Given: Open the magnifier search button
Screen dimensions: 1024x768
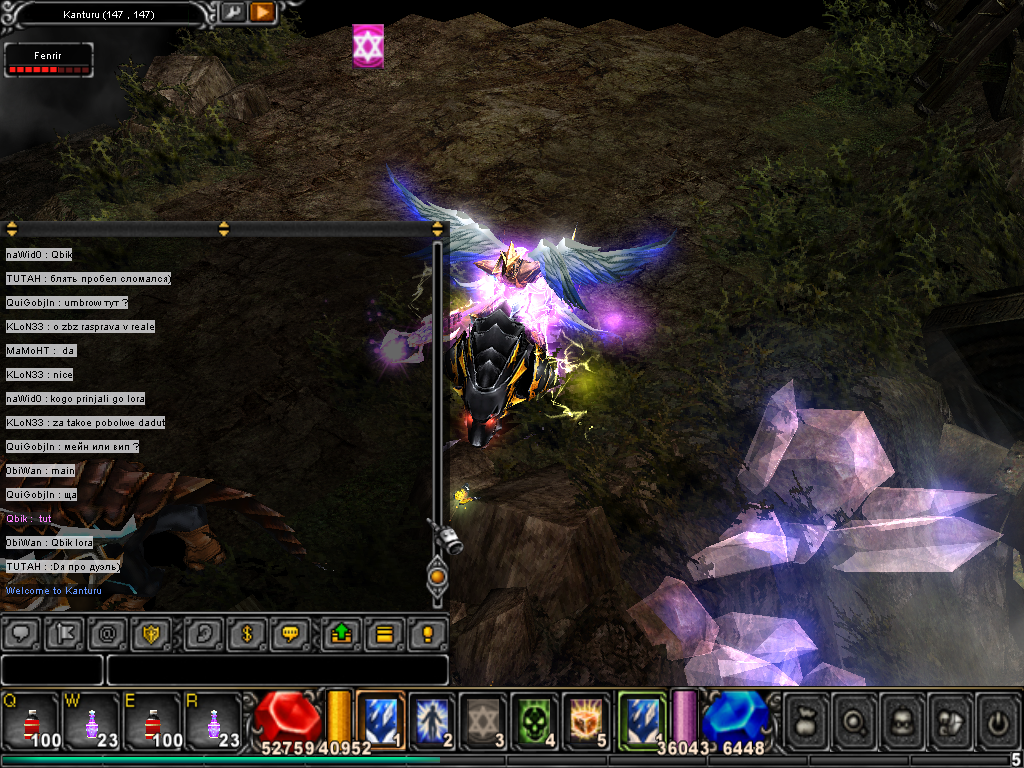Looking at the screenshot, I should tap(854, 720).
